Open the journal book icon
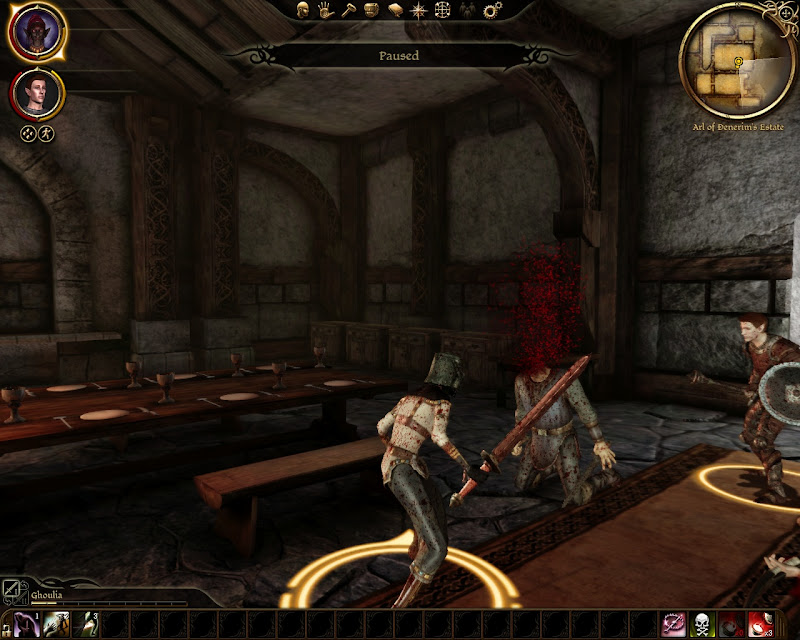The image size is (800, 640). click(394, 10)
